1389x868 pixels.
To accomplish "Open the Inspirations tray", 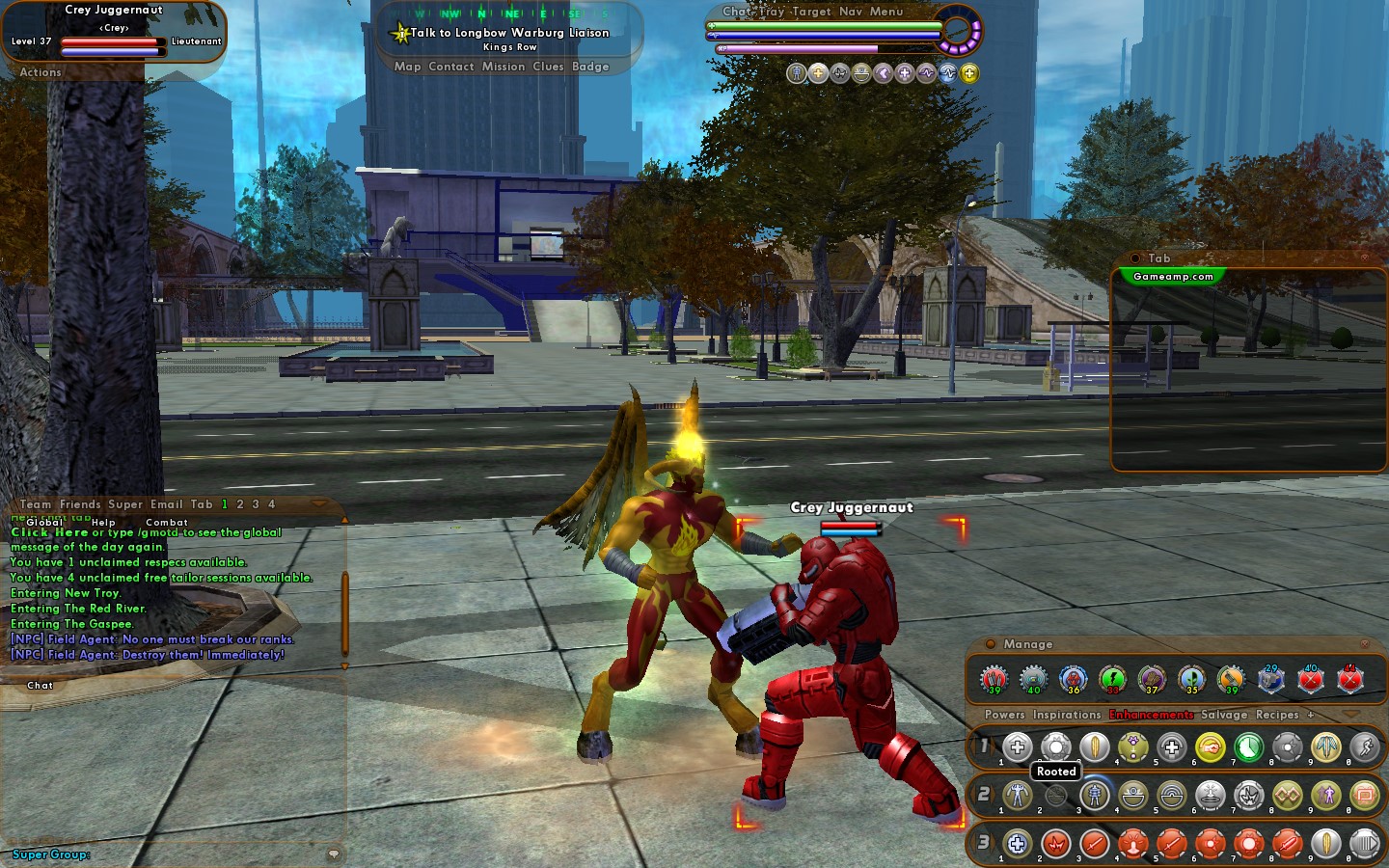I will pos(1066,715).
